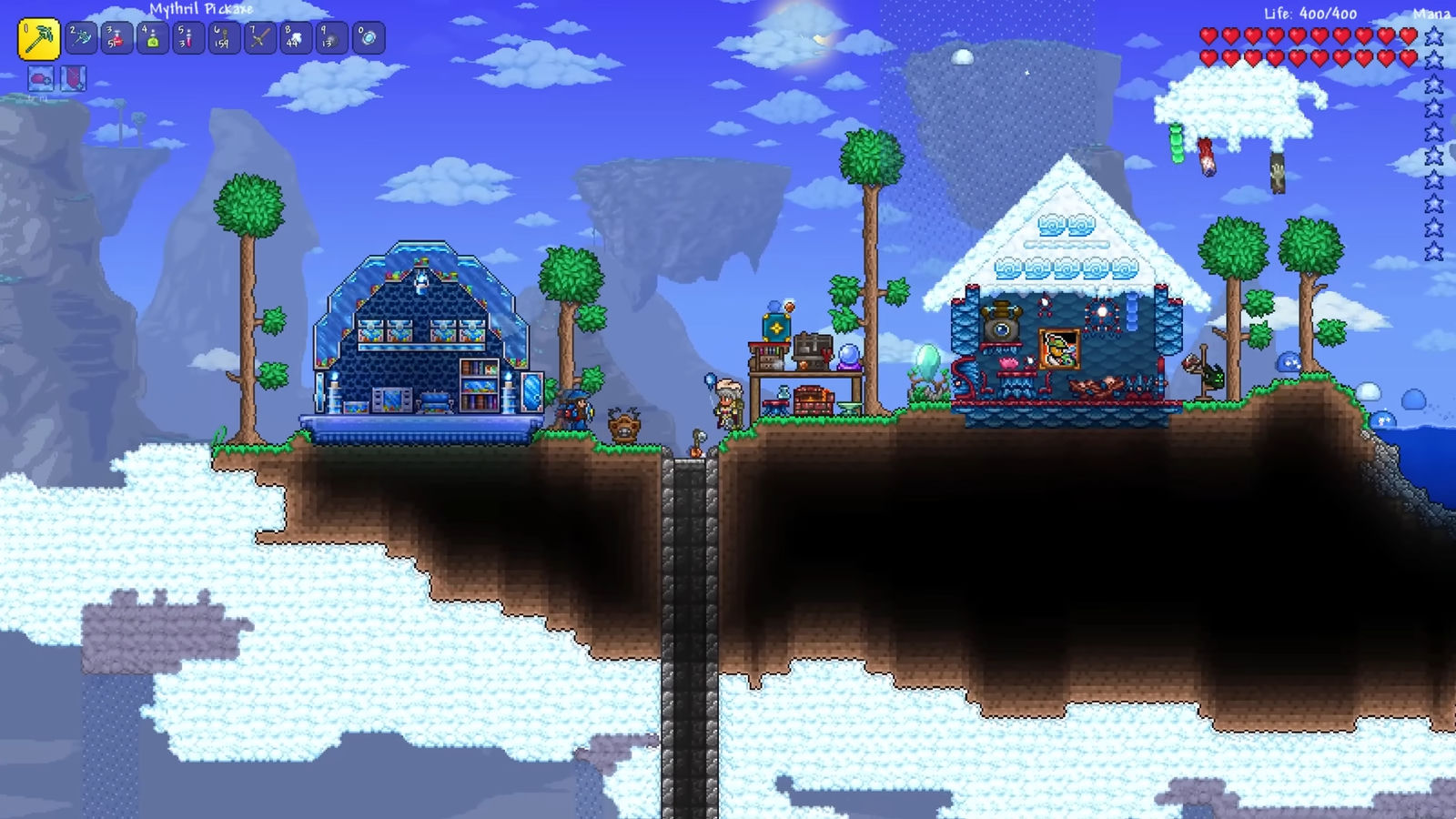
Task: Click the banner buff icon
Action: tap(74, 79)
